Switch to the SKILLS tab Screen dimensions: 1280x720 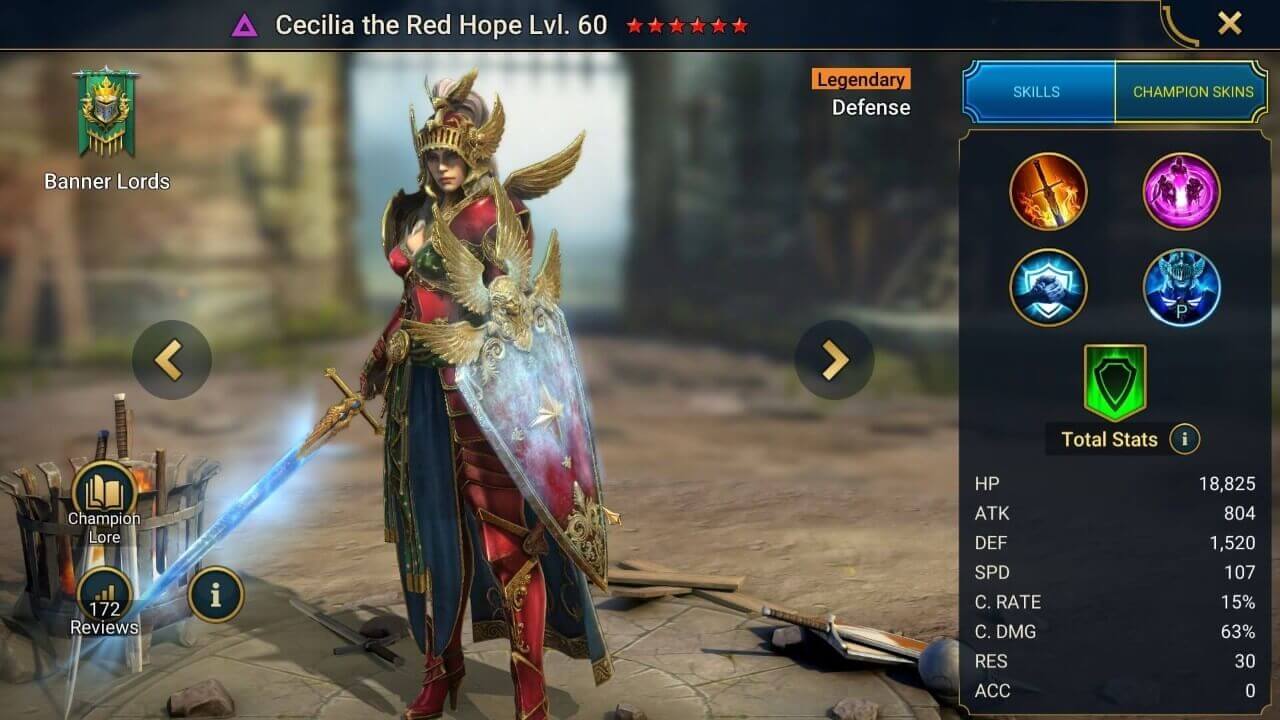[1038, 91]
